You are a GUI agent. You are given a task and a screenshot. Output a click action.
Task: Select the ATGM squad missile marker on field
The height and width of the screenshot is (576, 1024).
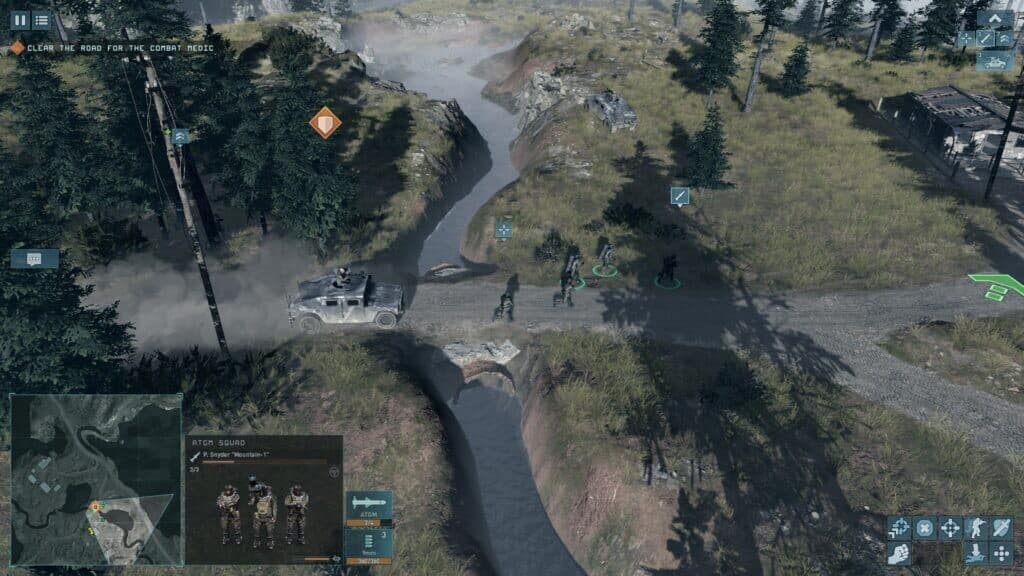[x=680, y=195]
